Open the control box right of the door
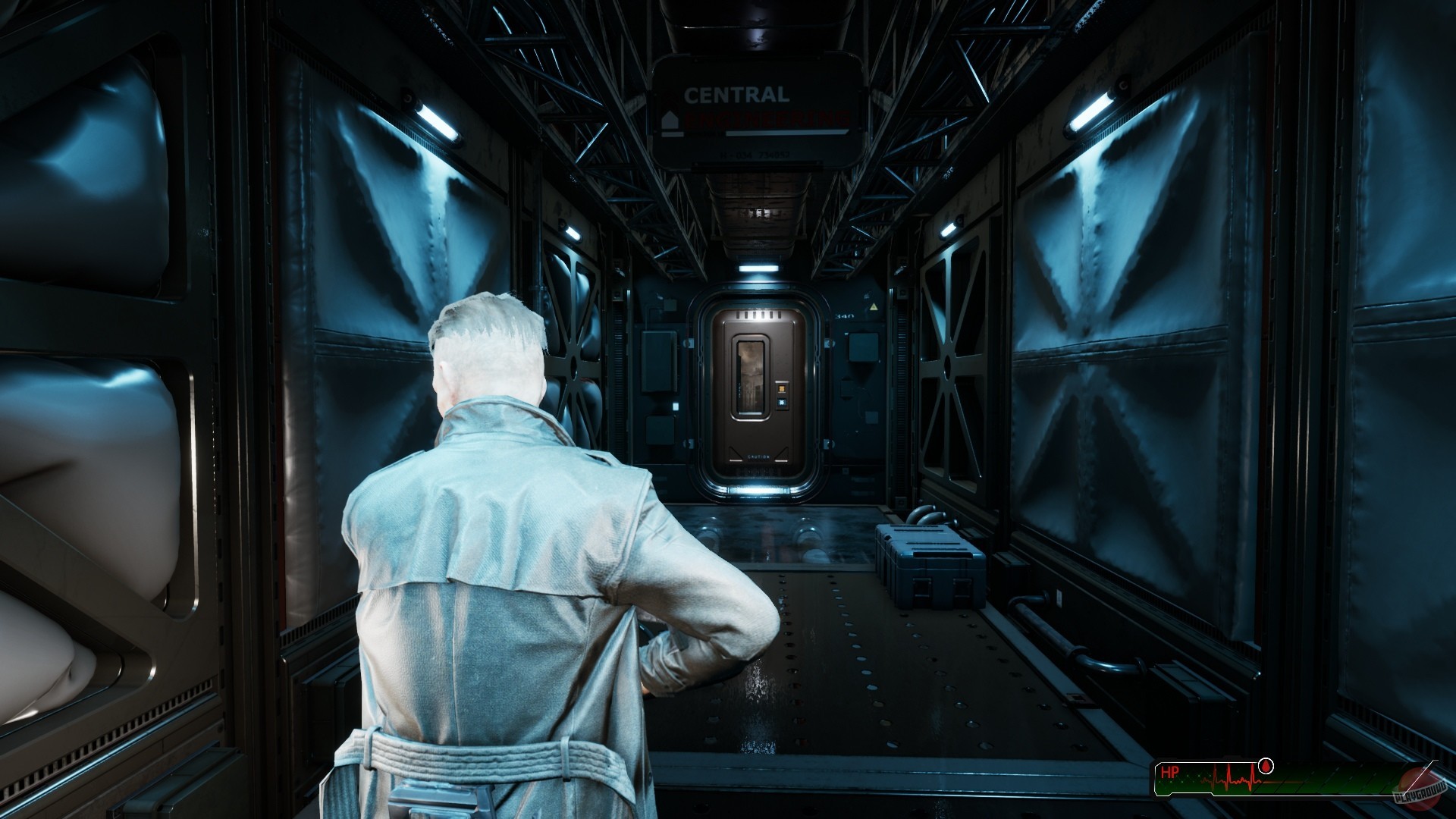 click(863, 347)
